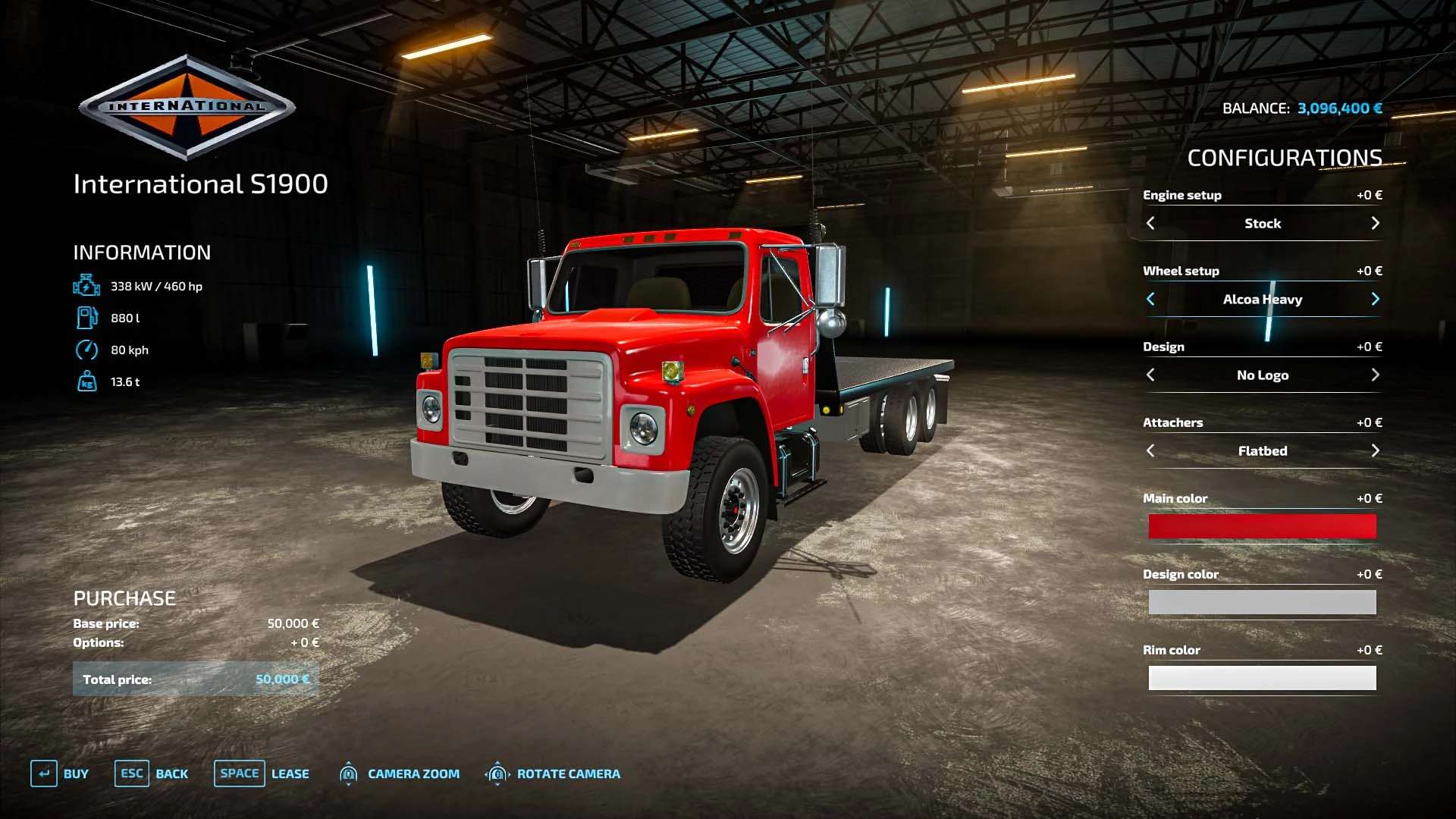Image resolution: width=1456 pixels, height=819 pixels.
Task: Switch to next Wheel setup
Action: (1375, 299)
